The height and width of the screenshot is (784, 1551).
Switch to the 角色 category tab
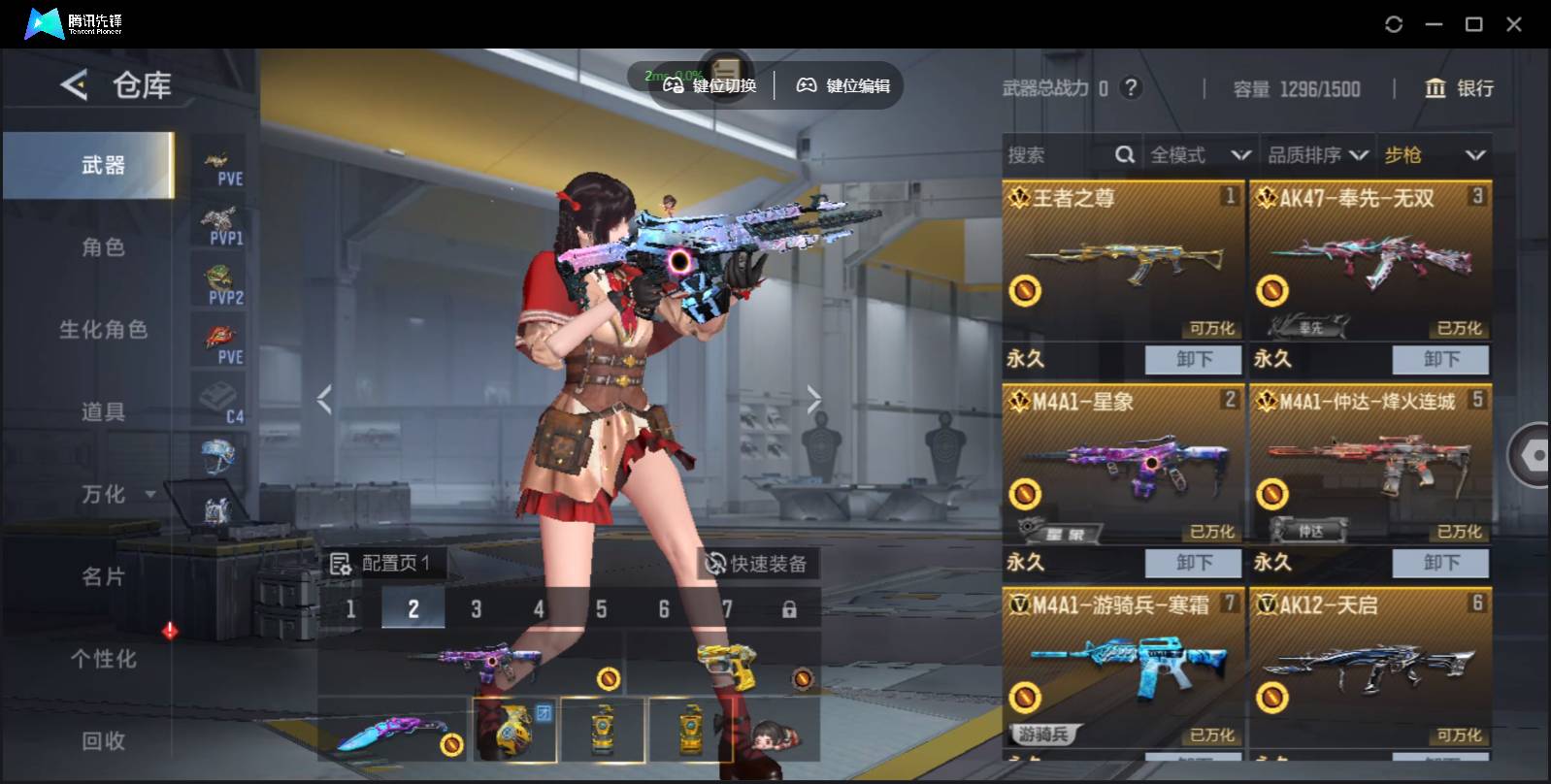103,247
